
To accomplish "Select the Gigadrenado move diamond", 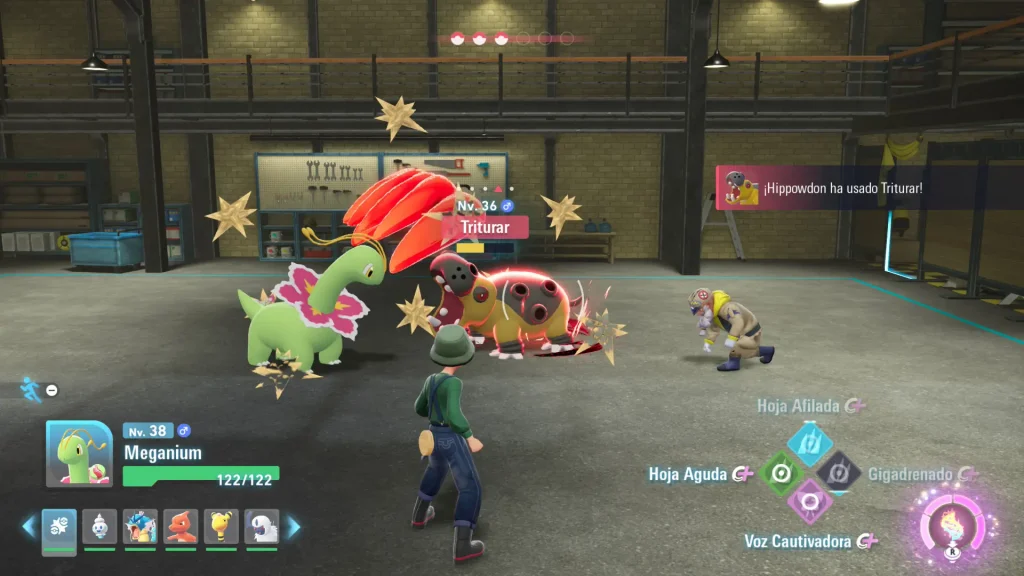I will [x=838, y=472].
